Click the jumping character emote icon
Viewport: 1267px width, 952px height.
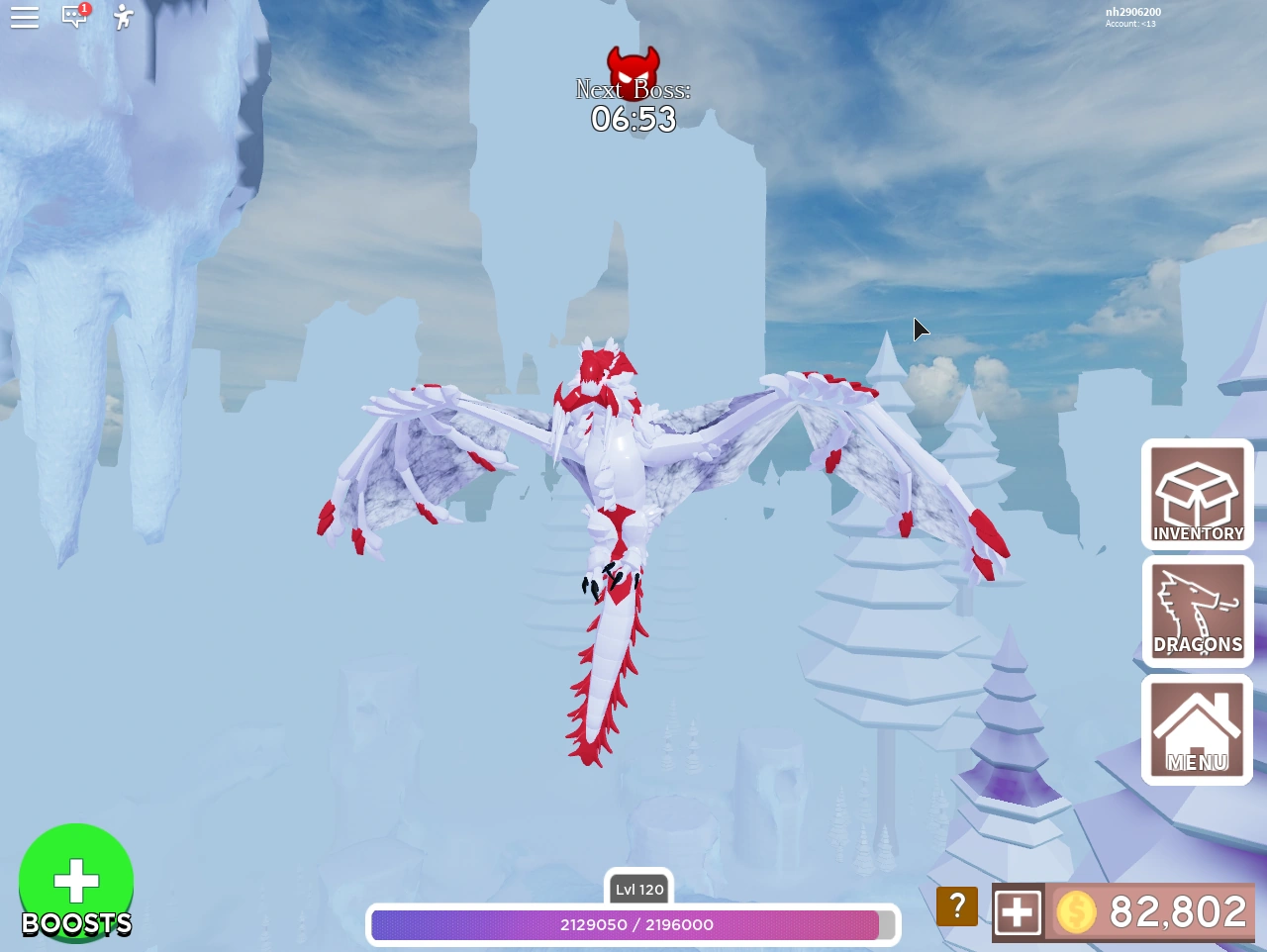[122, 17]
